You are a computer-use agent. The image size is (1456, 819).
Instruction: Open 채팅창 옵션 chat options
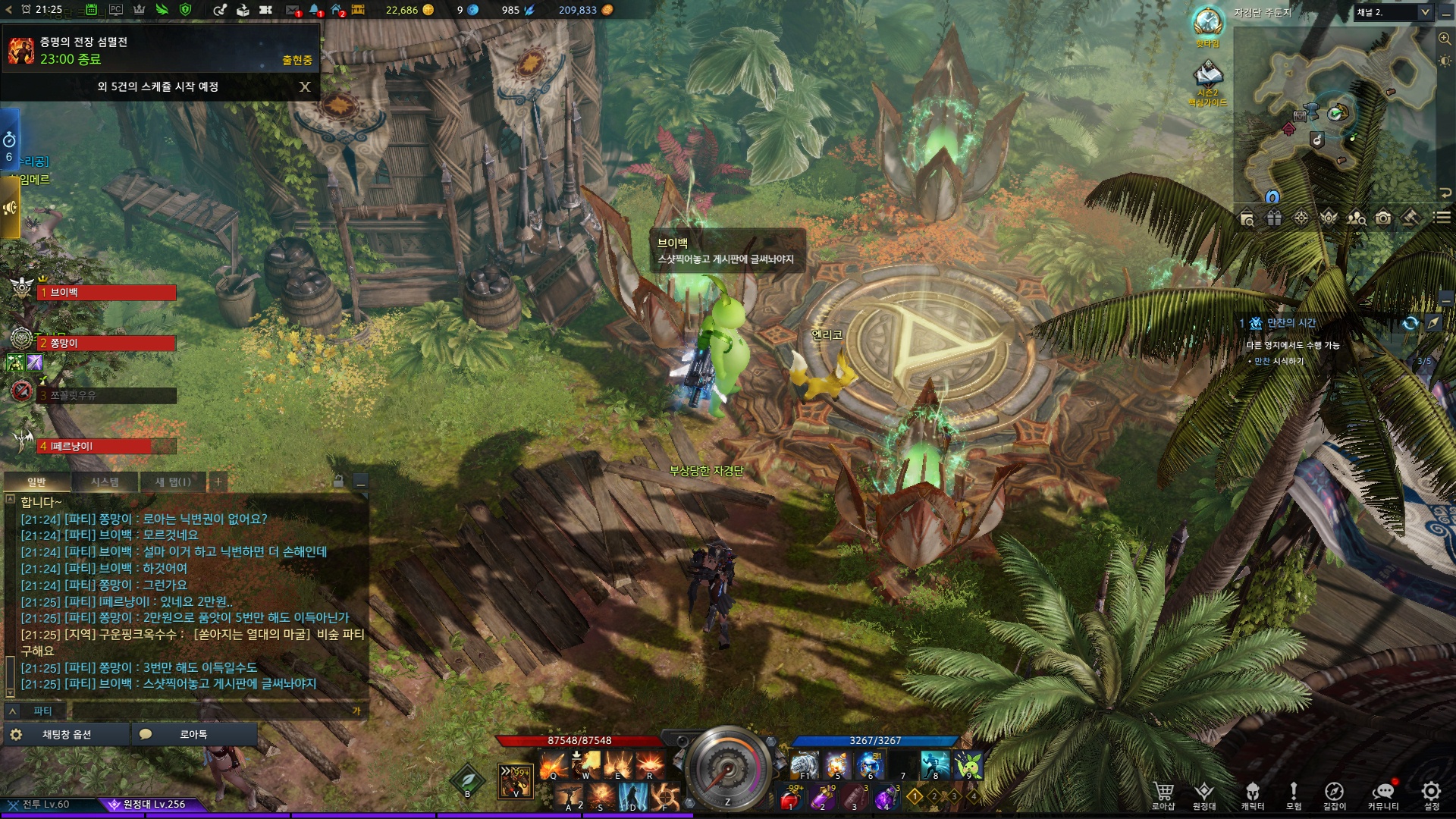(x=66, y=734)
